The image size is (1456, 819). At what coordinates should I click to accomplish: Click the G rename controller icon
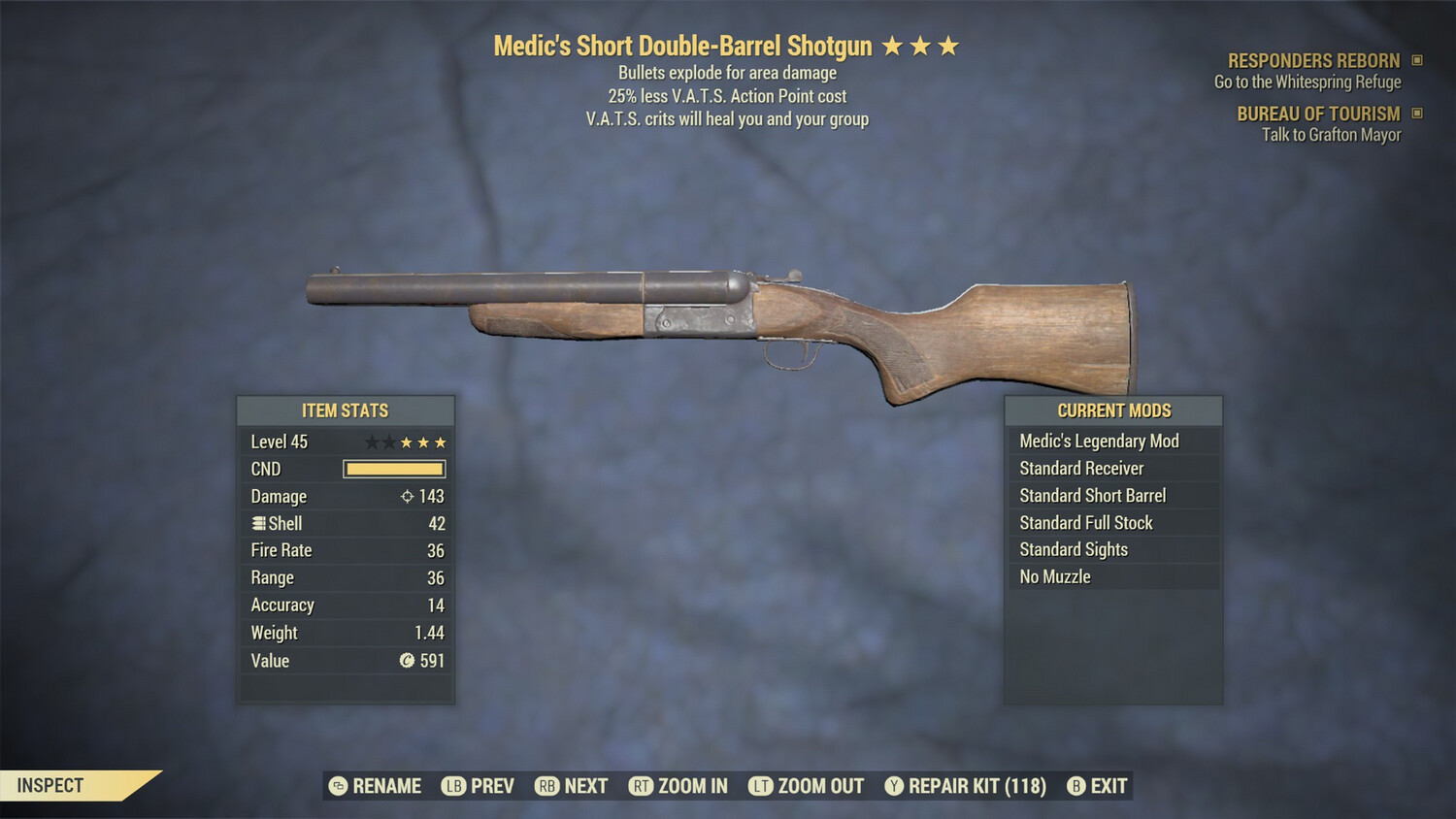(x=336, y=786)
